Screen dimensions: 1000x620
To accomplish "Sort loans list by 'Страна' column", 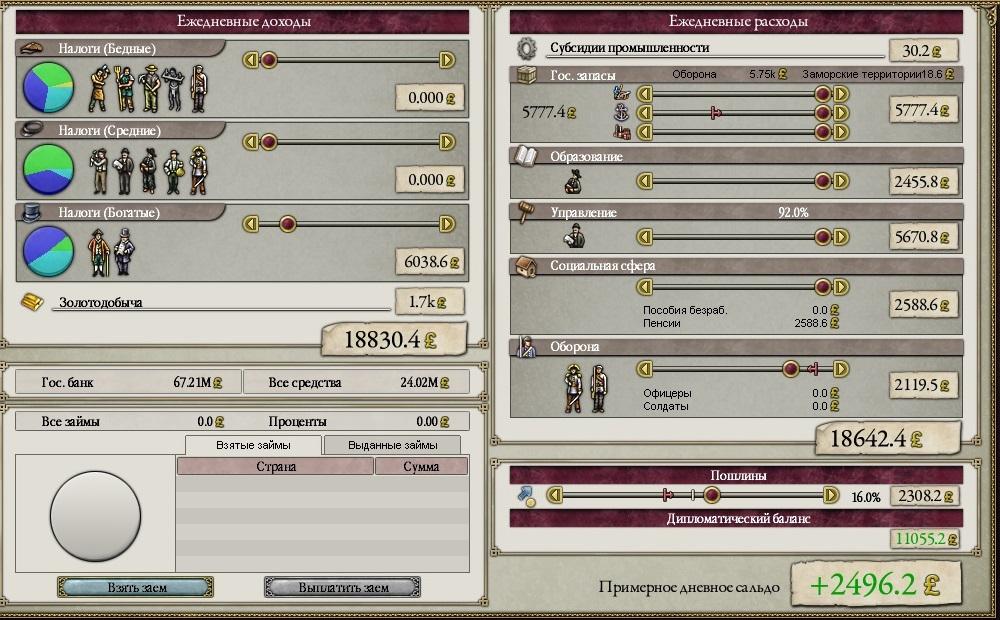I will (x=275, y=466).
